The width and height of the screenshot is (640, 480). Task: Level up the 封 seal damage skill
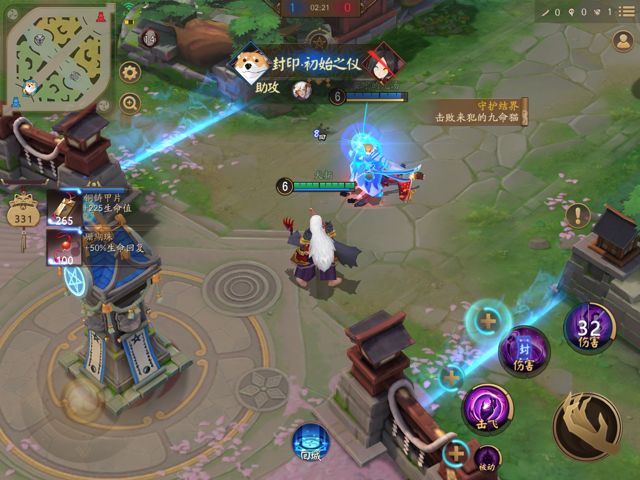click(487, 322)
